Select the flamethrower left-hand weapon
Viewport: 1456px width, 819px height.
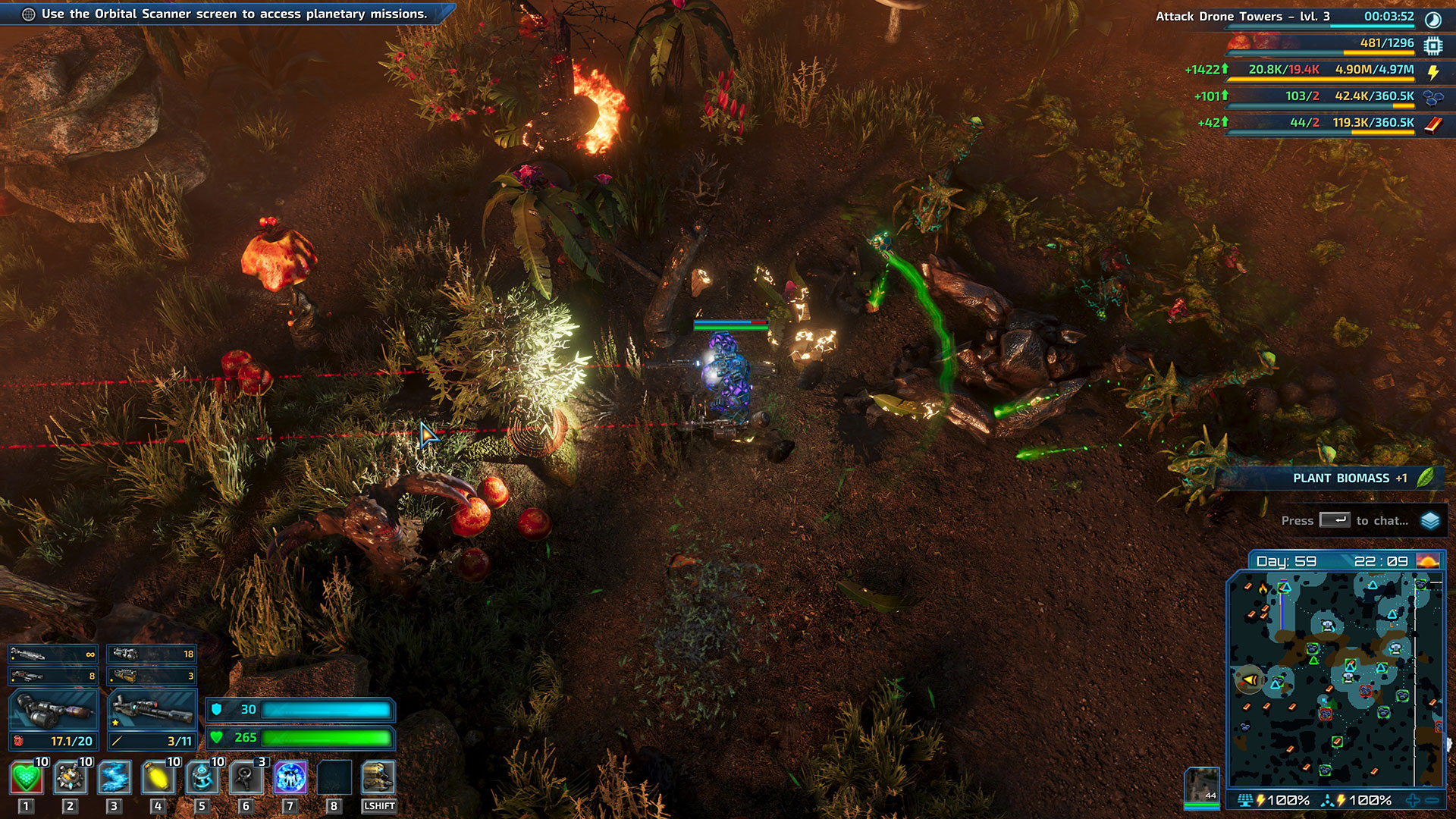(52, 711)
